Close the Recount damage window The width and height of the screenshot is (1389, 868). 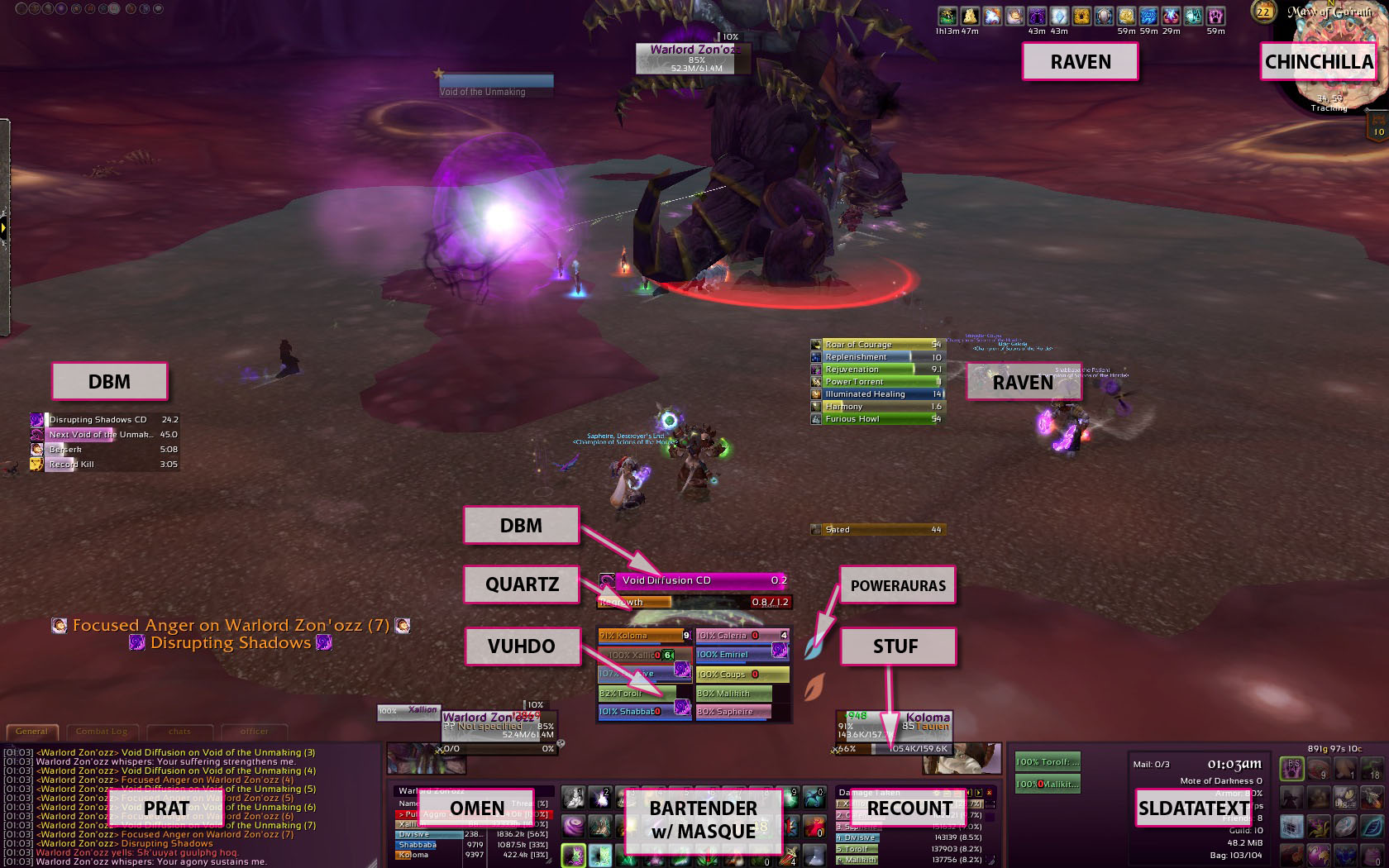pos(990,793)
